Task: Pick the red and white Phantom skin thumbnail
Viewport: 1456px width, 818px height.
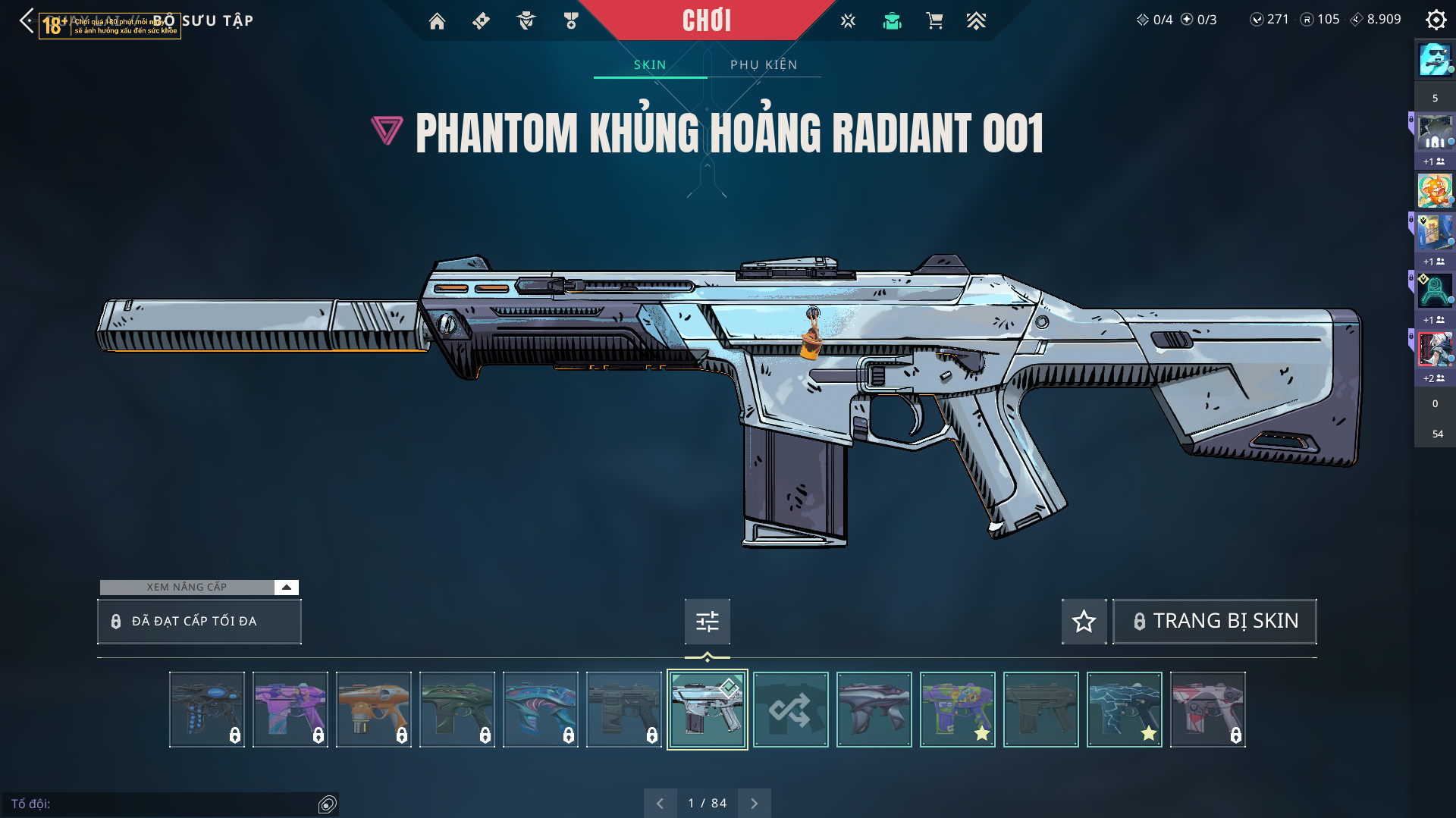Action: point(1207,710)
